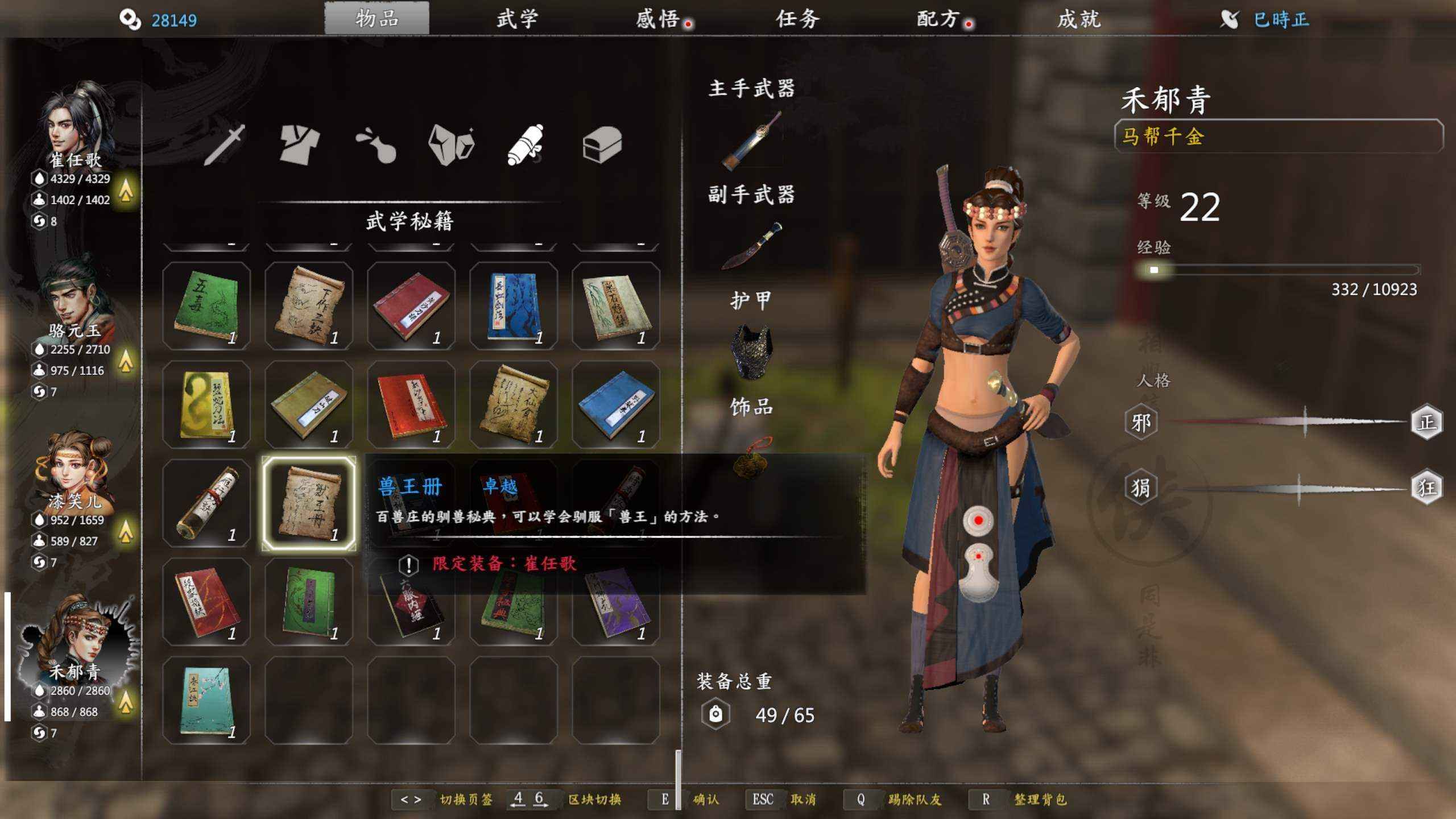This screenshot has height=819, width=1456.
Task: Show the 配方 tab
Action: click(x=938, y=19)
